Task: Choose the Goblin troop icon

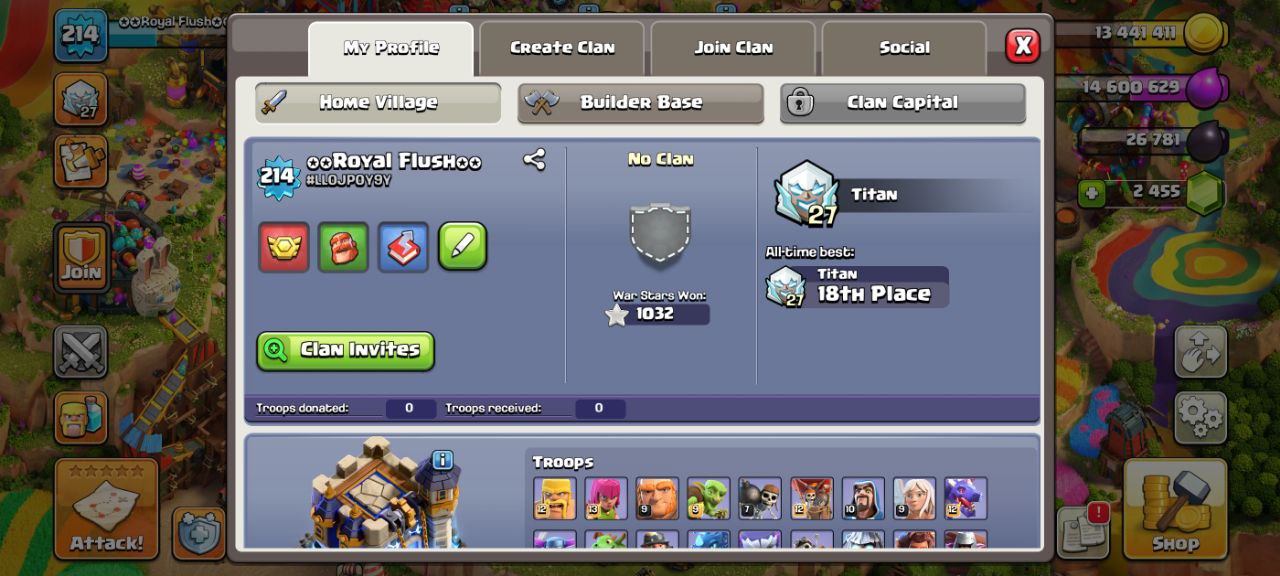Action: click(708, 498)
